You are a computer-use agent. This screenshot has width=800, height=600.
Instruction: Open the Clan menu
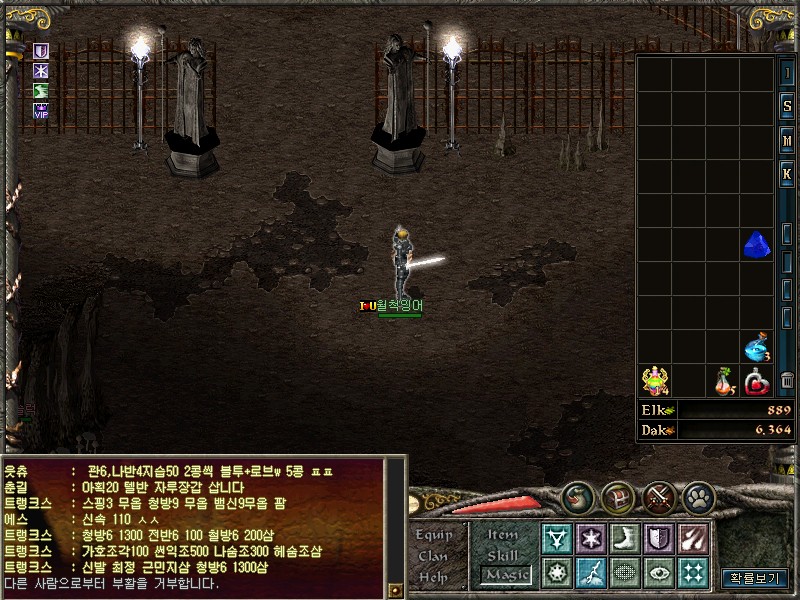433,556
